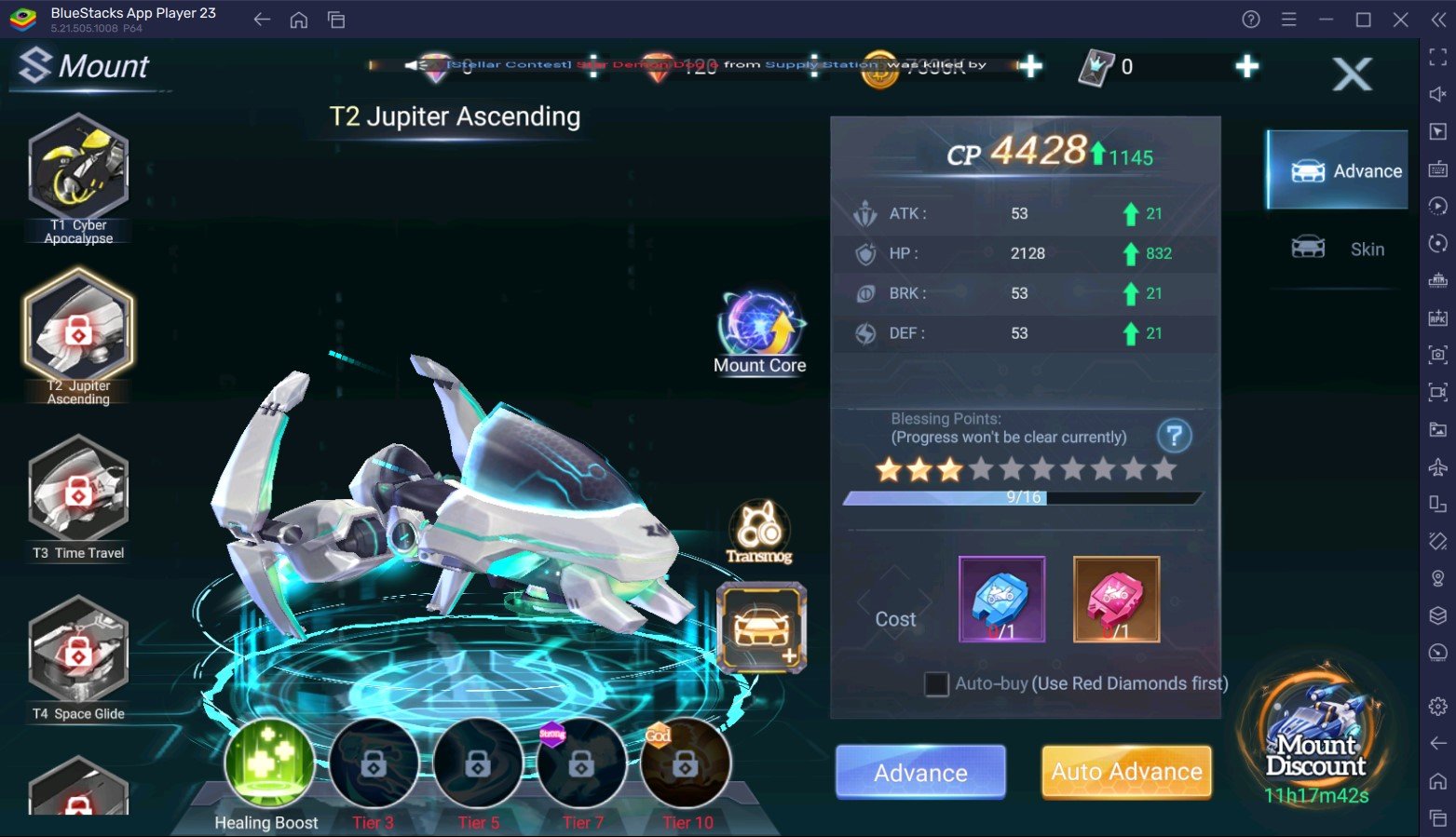
Task: Select the blue mount advance material
Action: pyautogui.click(x=1001, y=600)
